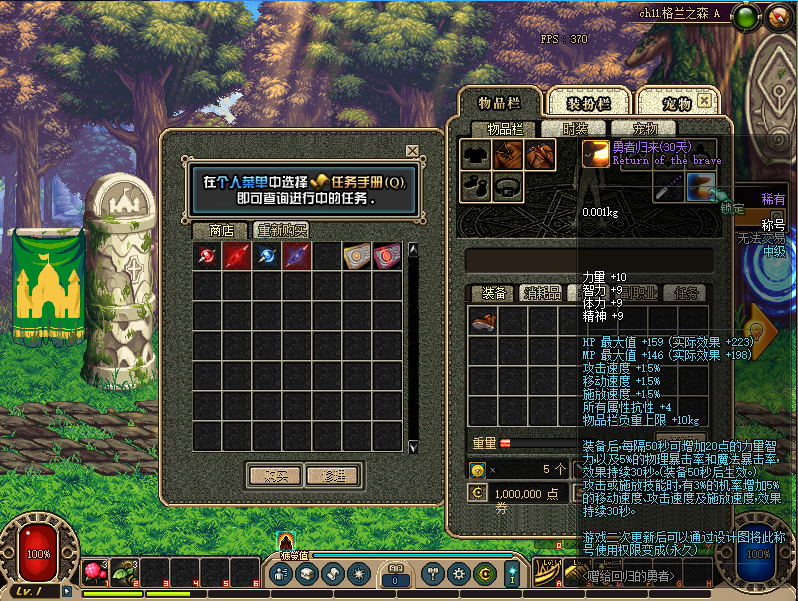Show the 消耗品 consumables category
The height and width of the screenshot is (601, 798).
point(541,293)
